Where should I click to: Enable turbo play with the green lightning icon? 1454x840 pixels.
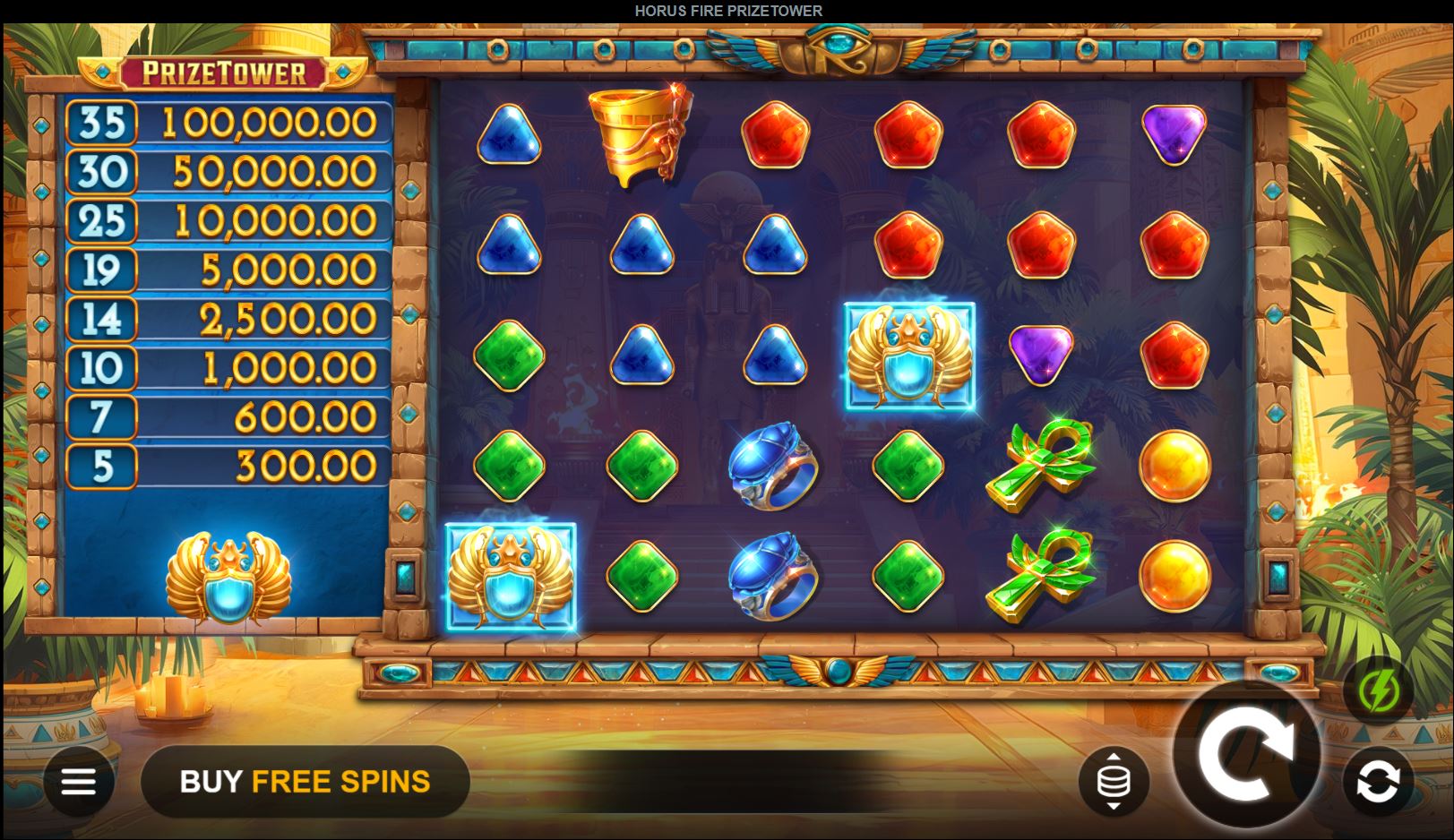[1381, 690]
